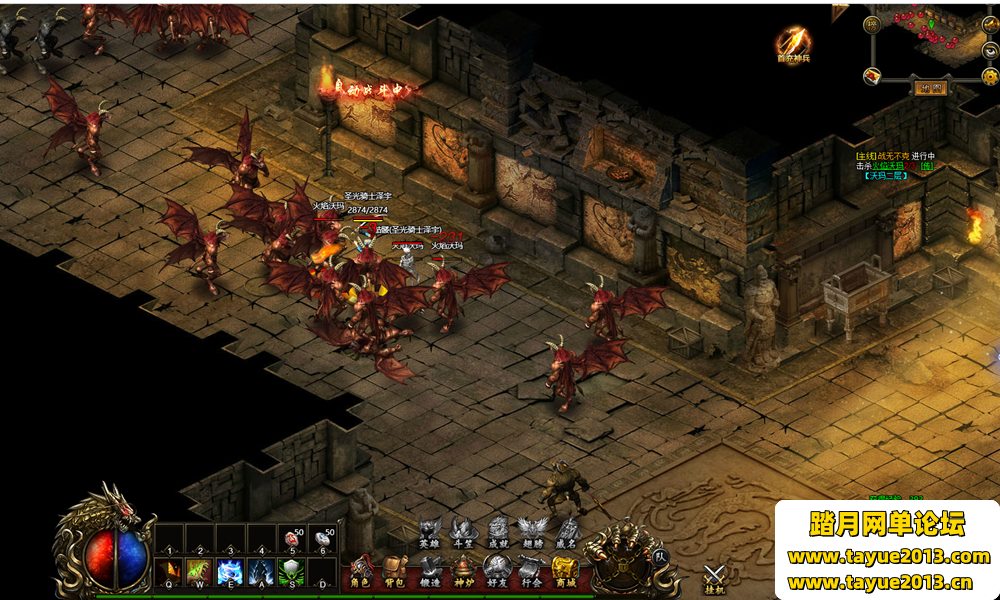The image size is (1000, 600).
Task: Activate the Q fire slash skill
Action: pyautogui.click(x=169, y=573)
